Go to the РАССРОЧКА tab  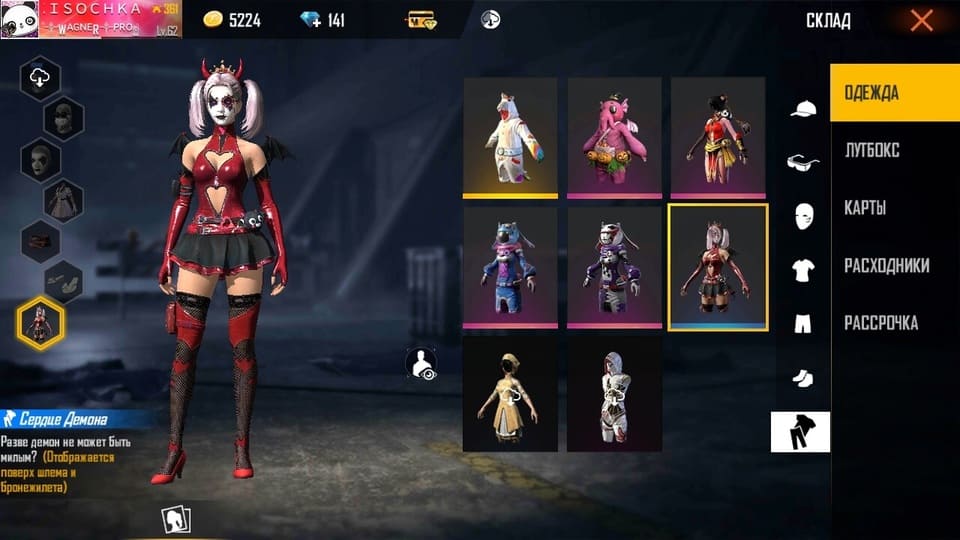[880, 323]
